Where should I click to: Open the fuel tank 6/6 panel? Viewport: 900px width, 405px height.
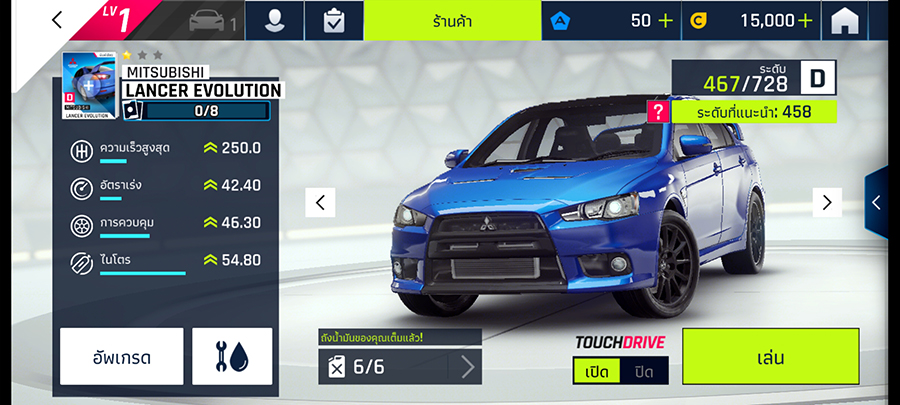(400, 366)
